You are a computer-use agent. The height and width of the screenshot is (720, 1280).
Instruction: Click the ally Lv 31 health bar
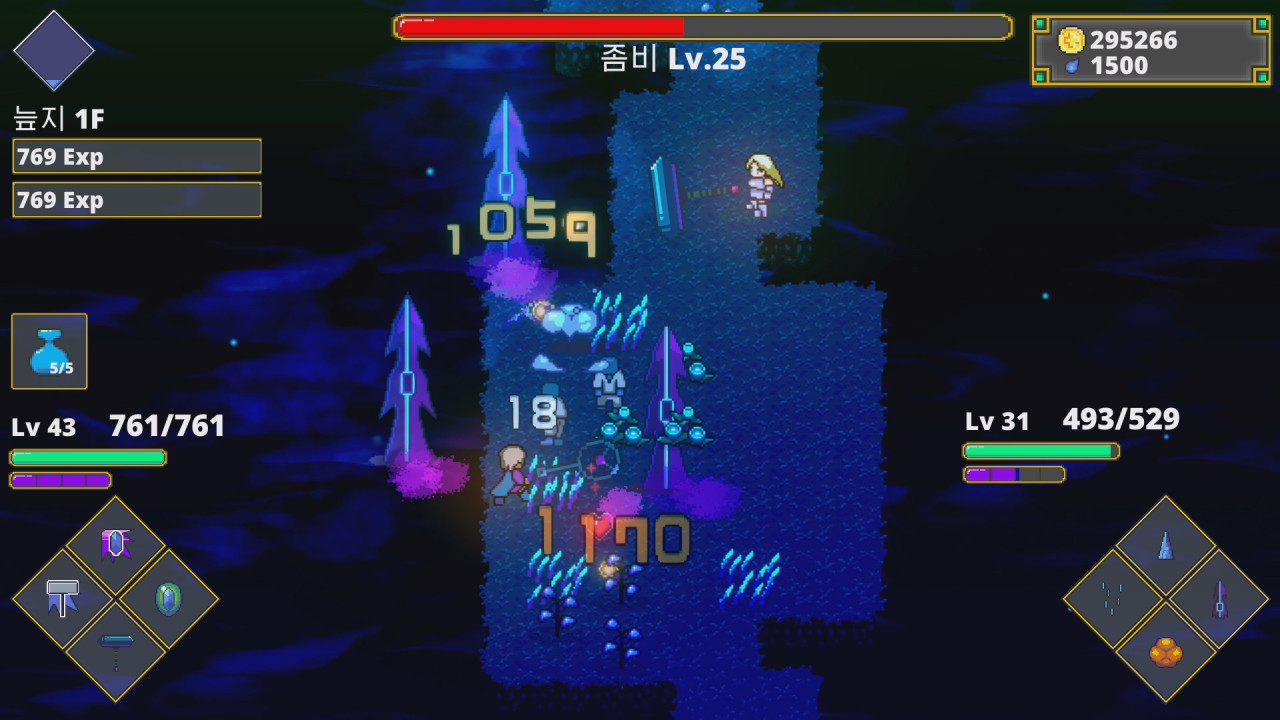point(1040,451)
